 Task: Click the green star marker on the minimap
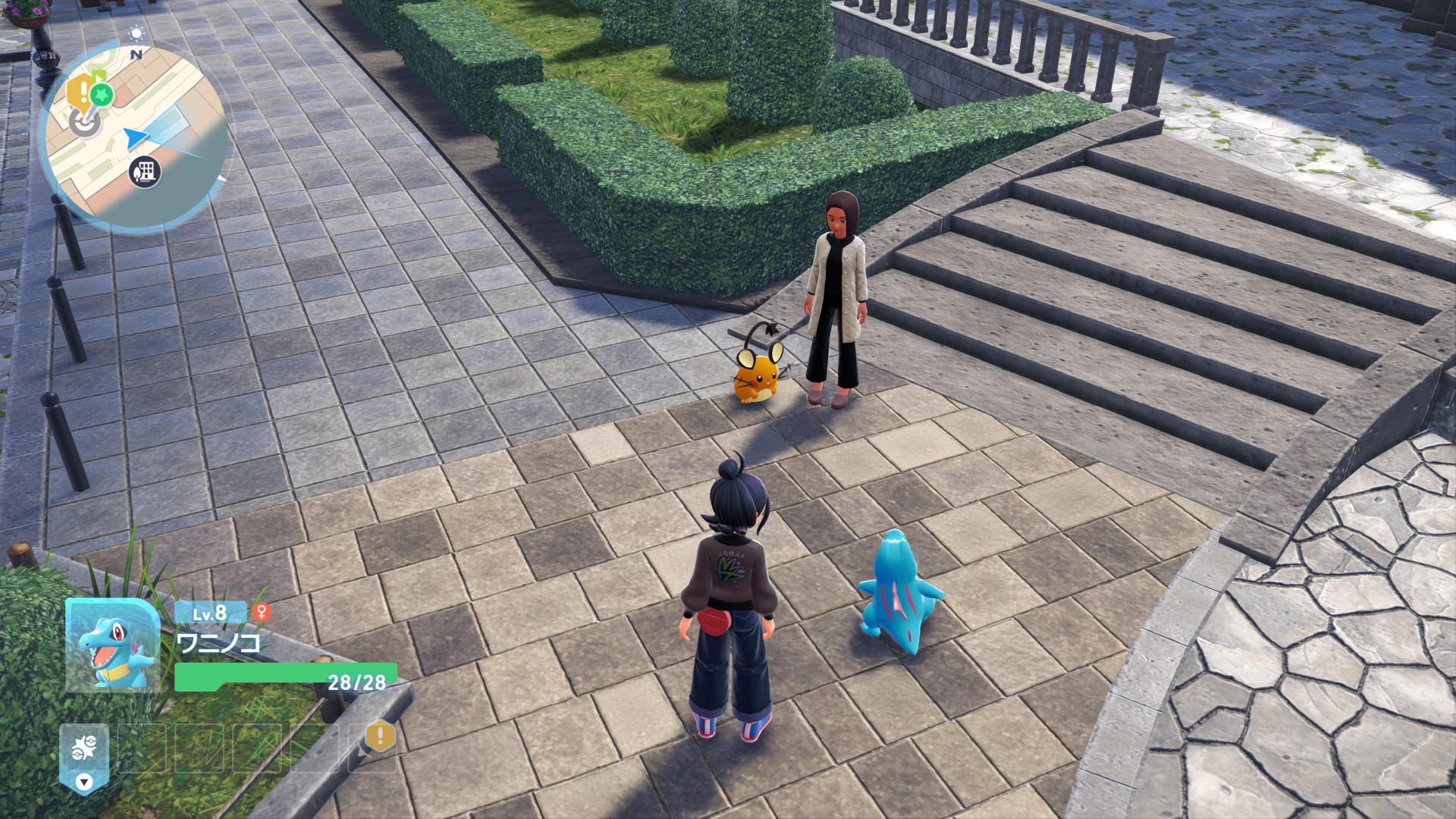click(x=102, y=95)
